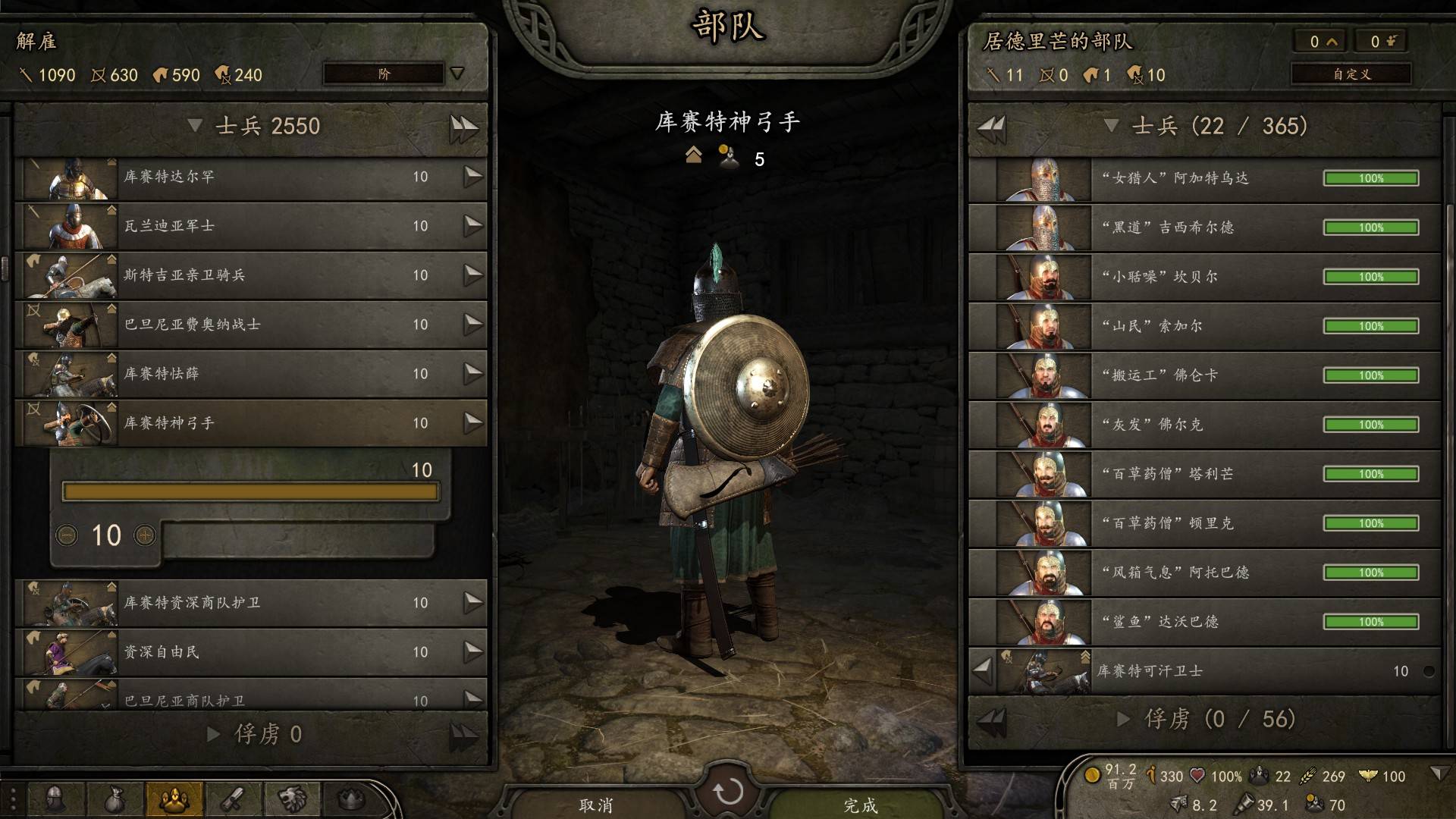Open the character helmet icon in bottom bar
The width and height of the screenshot is (1456, 819).
(55, 799)
